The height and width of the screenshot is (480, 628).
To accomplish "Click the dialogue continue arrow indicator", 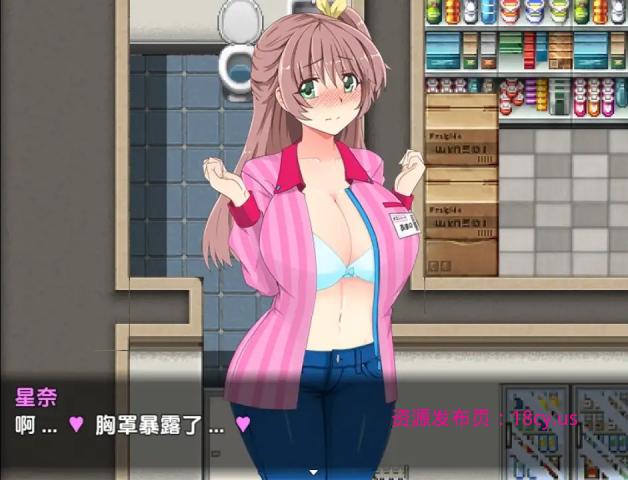I will (313, 472).
